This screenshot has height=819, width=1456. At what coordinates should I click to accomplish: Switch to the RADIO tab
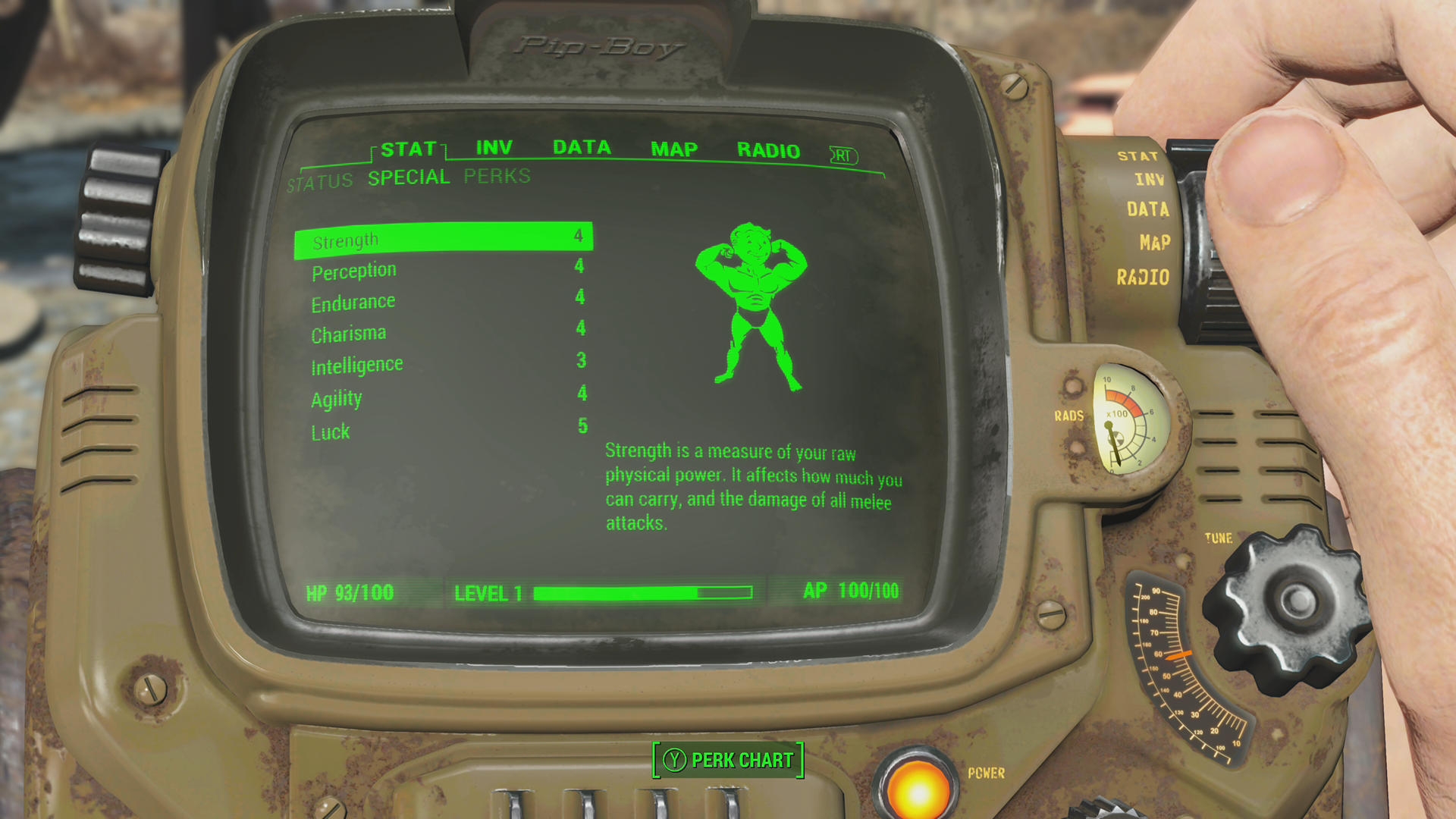(769, 149)
